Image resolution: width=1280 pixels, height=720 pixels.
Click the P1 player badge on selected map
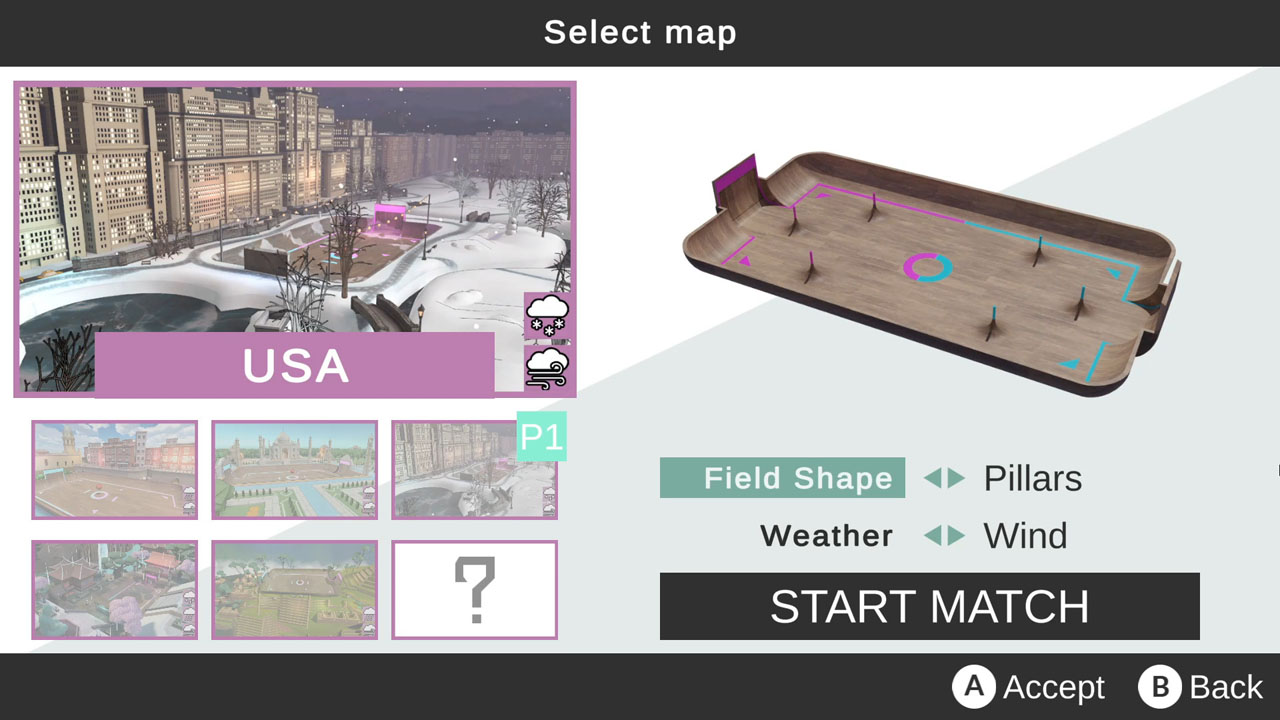[543, 437]
